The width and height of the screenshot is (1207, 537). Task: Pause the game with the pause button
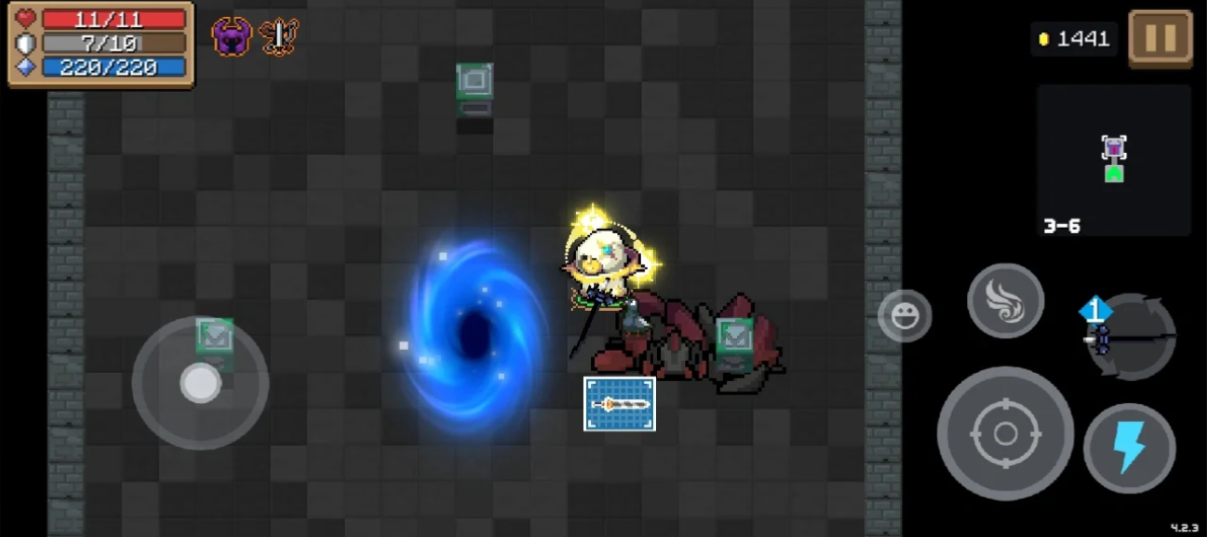click(1160, 38)
